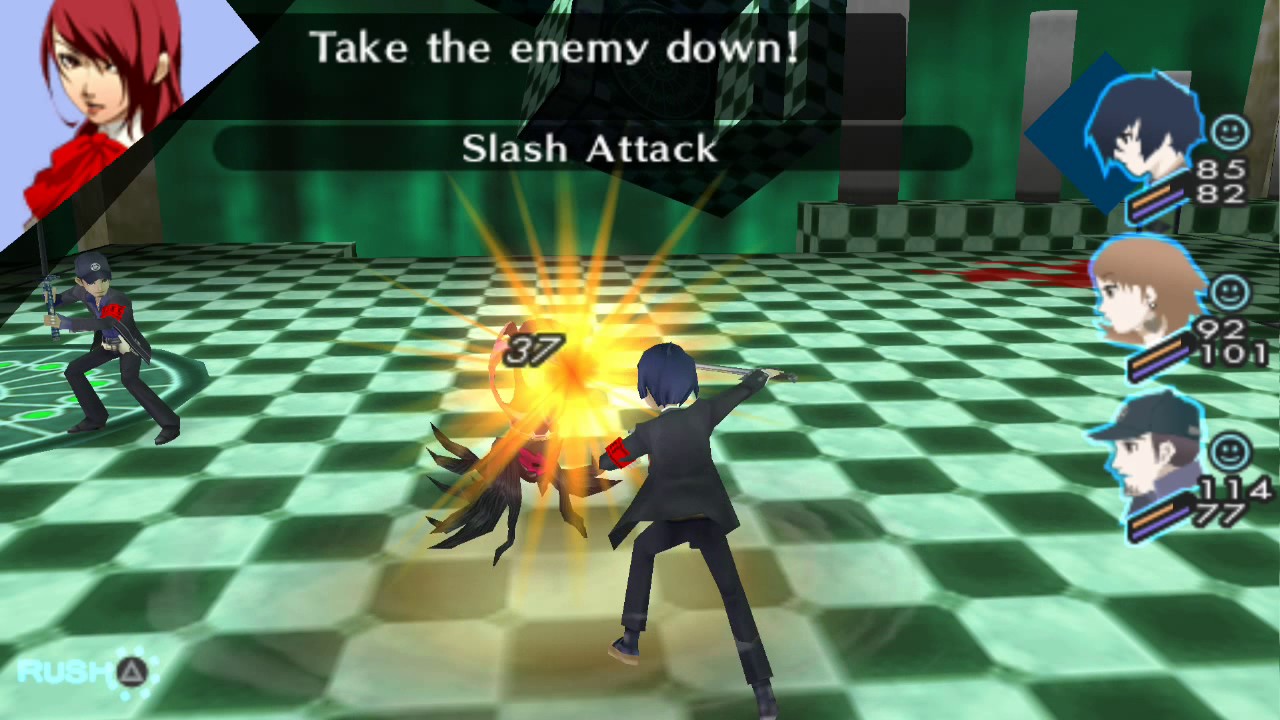The height and width of the screenshot is (720, 1280).
Task: Click the damage number 37 above the enemy
Action: [x=535, y=351]
